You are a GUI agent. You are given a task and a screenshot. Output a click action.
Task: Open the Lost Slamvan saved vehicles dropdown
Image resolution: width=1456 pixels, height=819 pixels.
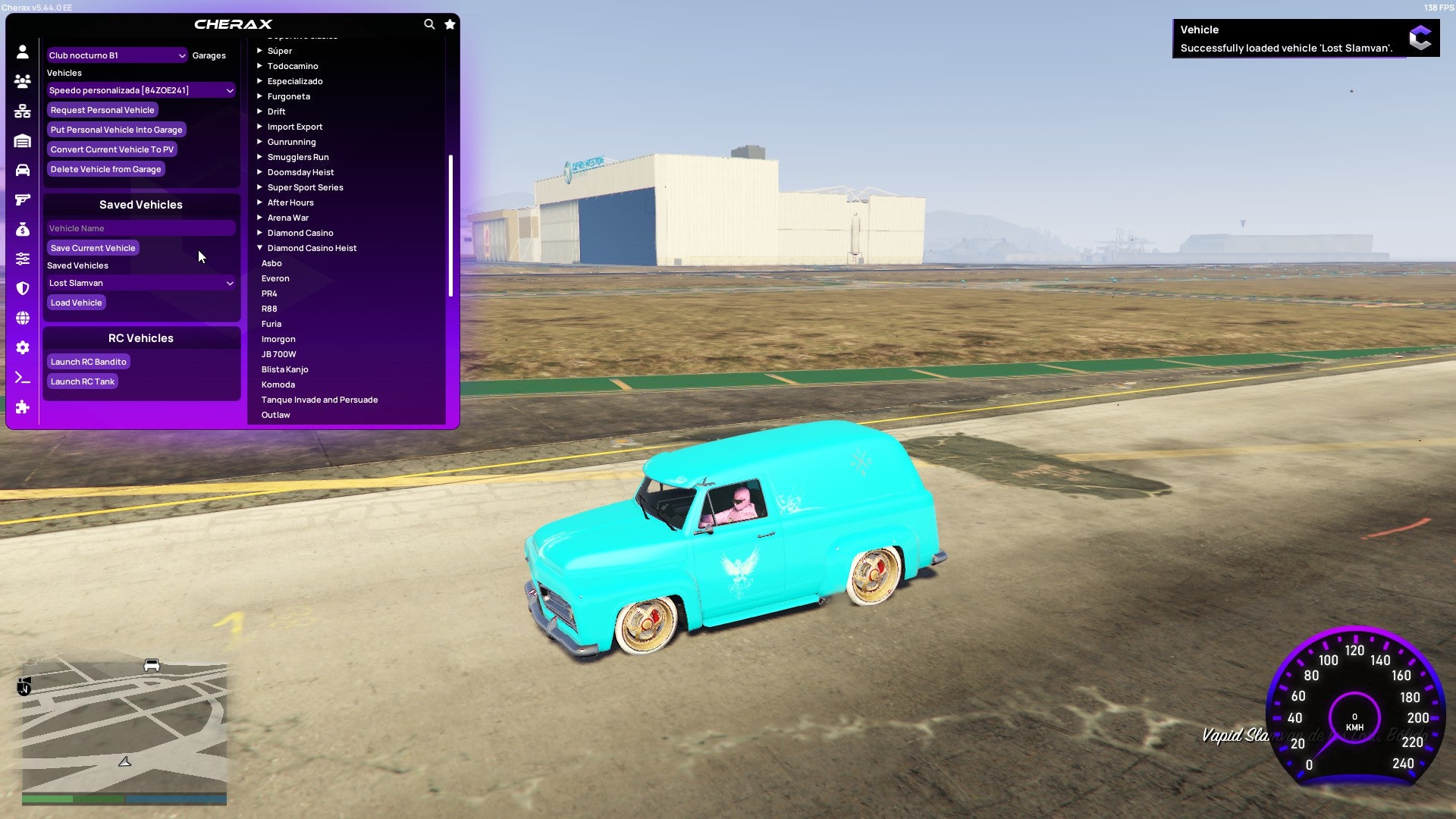coord(140,282)
